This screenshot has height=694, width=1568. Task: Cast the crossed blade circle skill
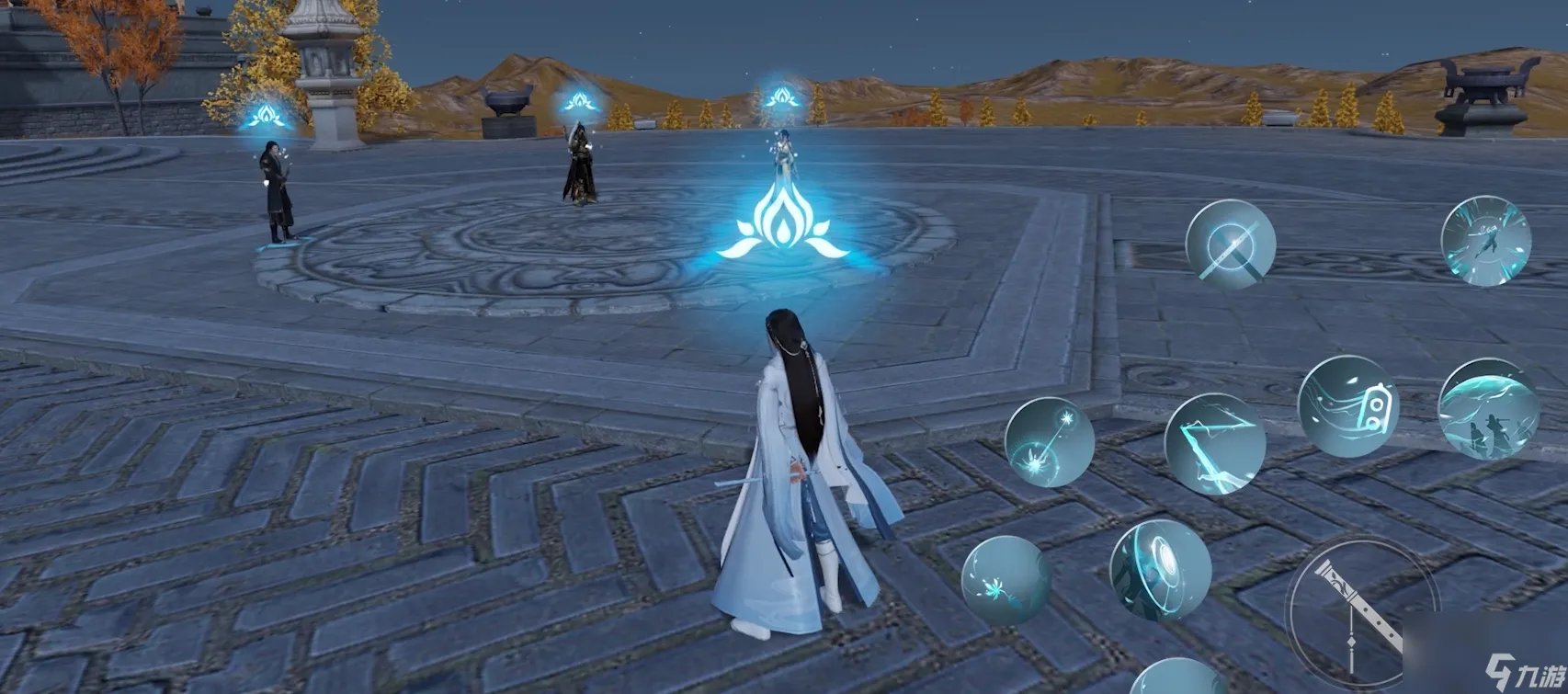(1230, 245)
